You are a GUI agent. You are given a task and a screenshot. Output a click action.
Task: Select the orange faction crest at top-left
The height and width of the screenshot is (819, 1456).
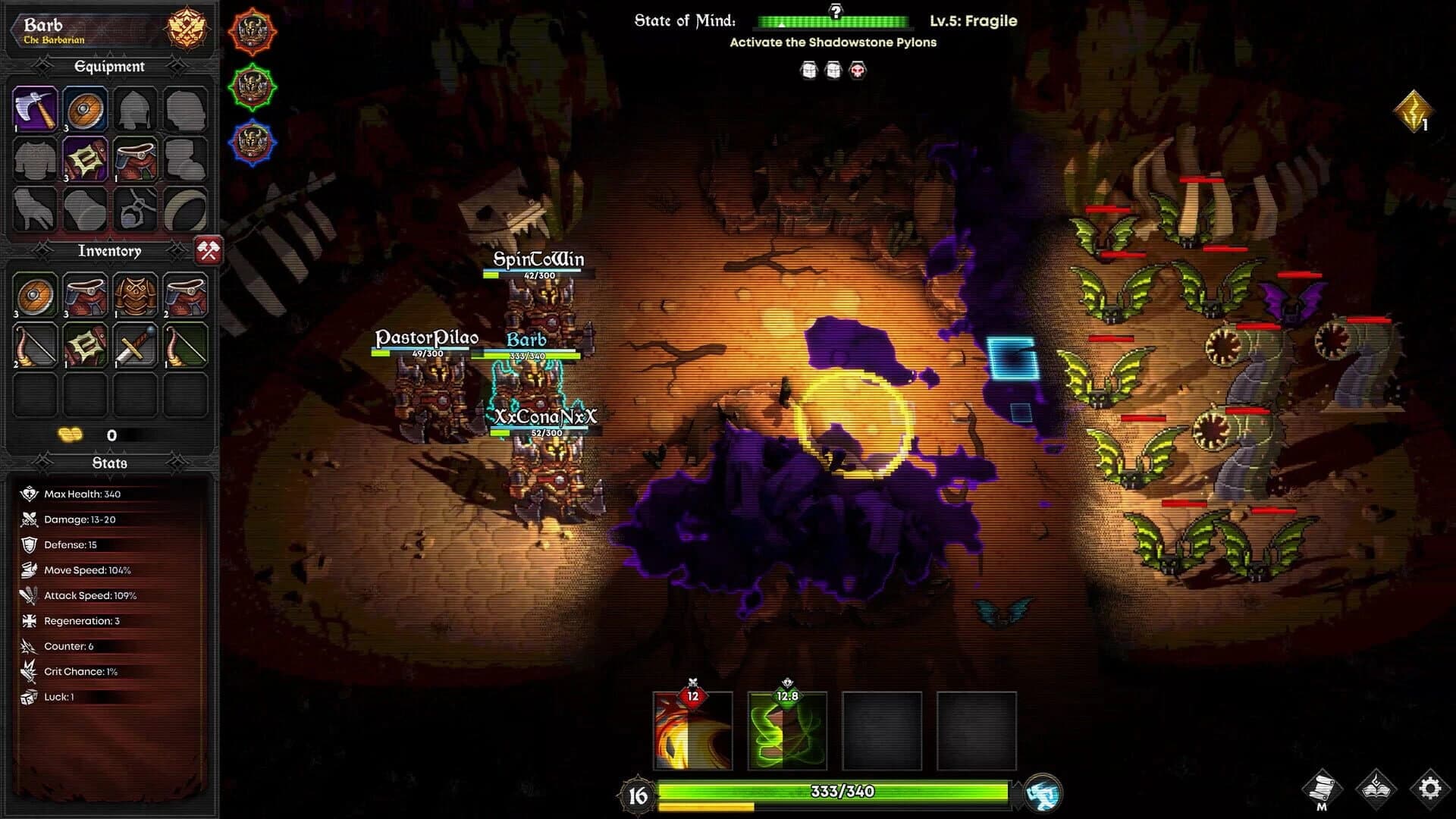click(x=253, y=32)
